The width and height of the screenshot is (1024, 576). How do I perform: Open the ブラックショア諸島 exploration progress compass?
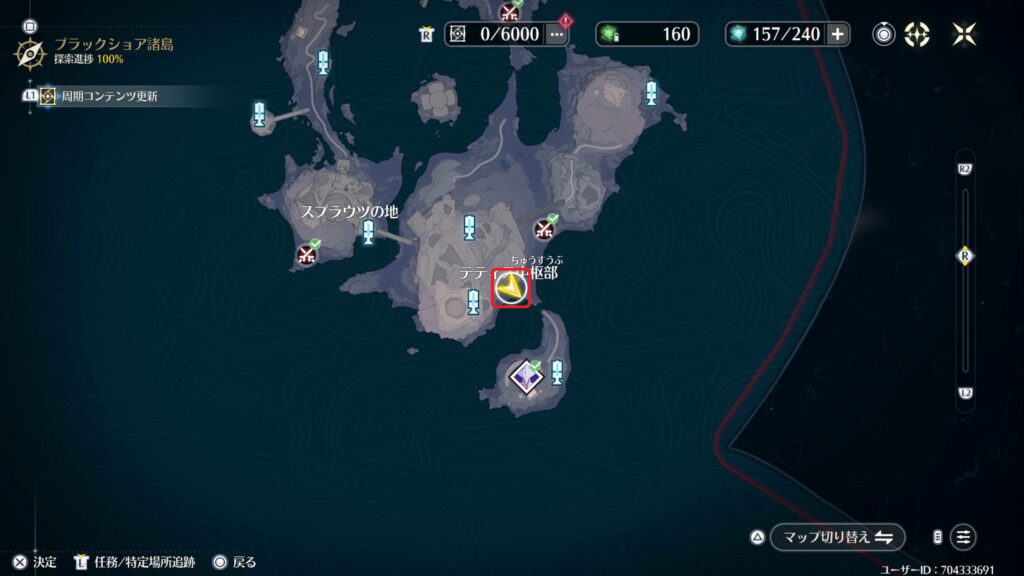29,53
